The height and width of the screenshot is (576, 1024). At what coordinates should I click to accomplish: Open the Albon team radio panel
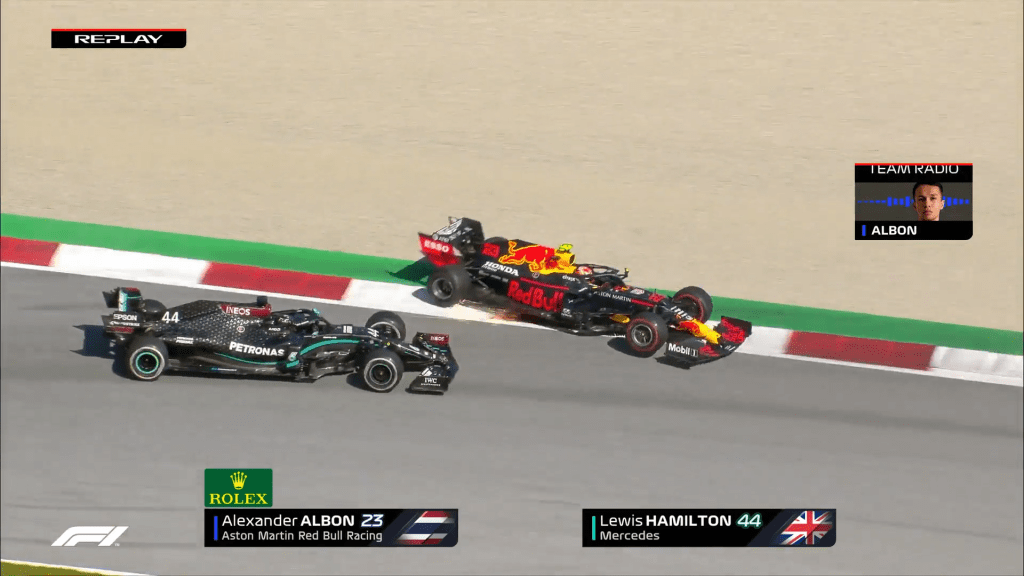click(x=913, y=201)
